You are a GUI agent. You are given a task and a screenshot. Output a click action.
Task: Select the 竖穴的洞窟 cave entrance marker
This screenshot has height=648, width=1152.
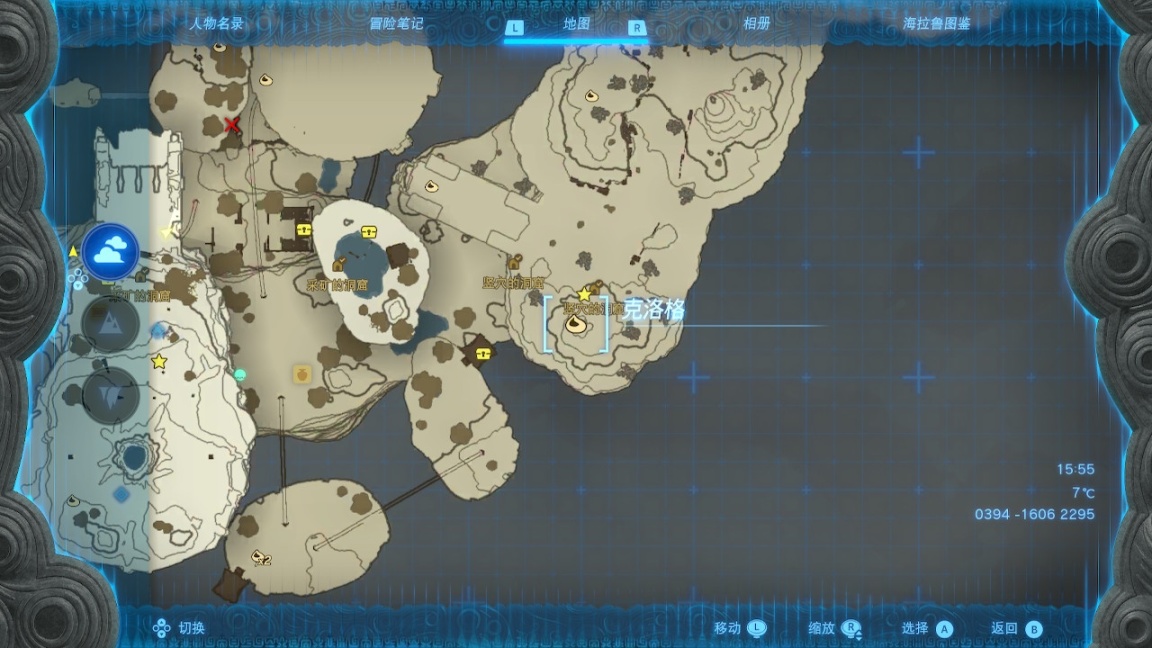point(516,263)
